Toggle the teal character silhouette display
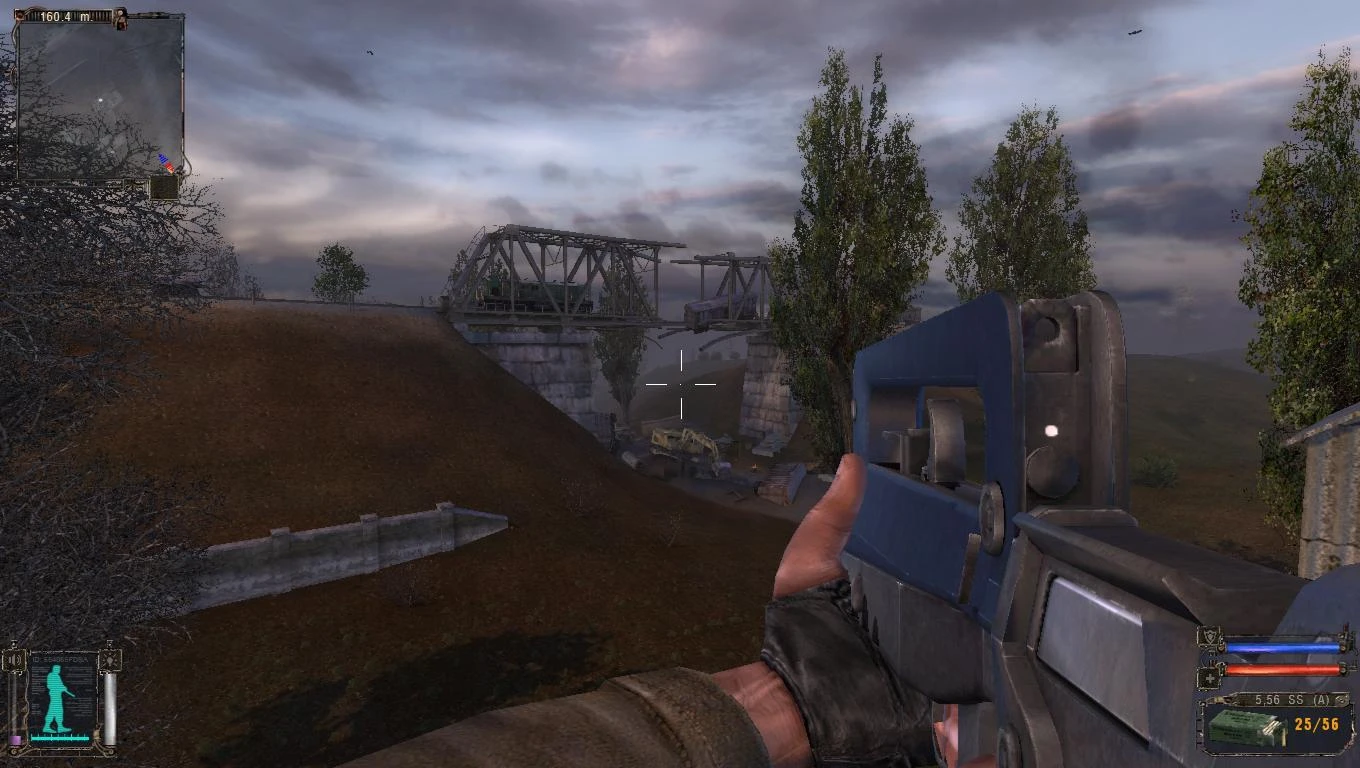Screen dimensions: 1360x768 click(56, 696)
